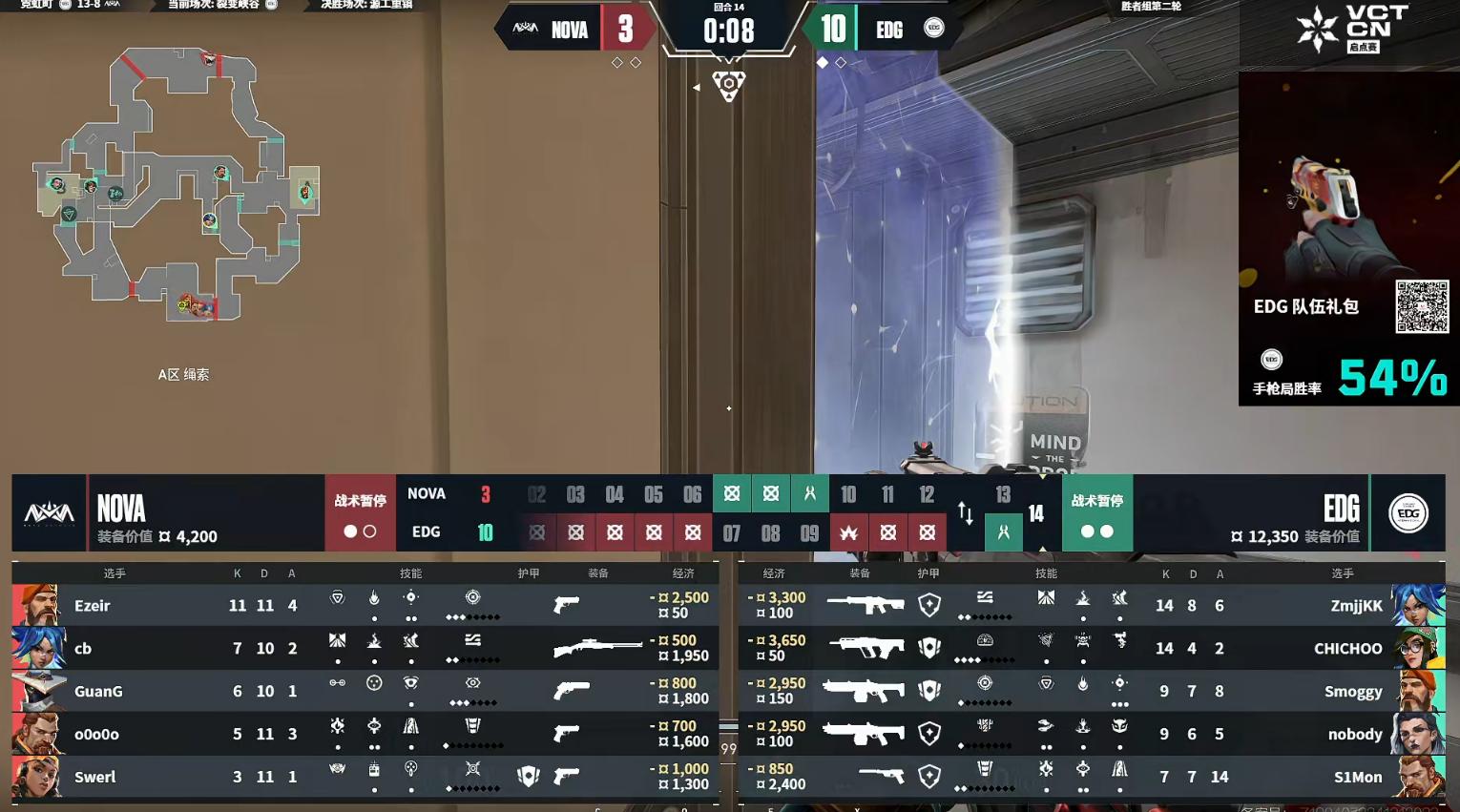Click the round EDG logo on the banner

click(1408, 513)
